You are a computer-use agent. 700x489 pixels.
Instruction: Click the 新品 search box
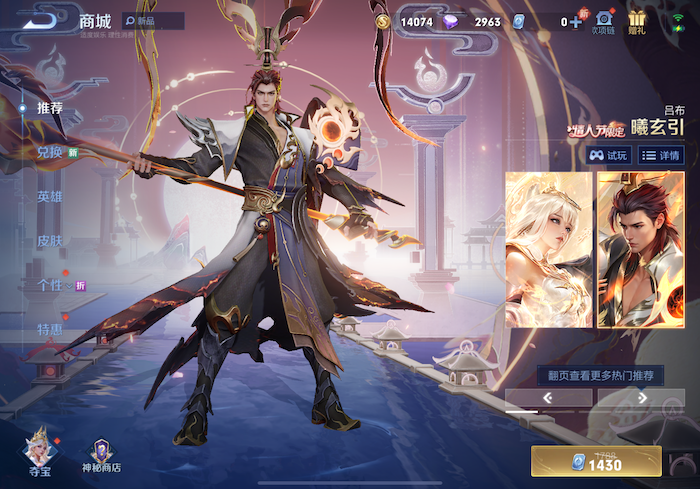pos(153,21)
